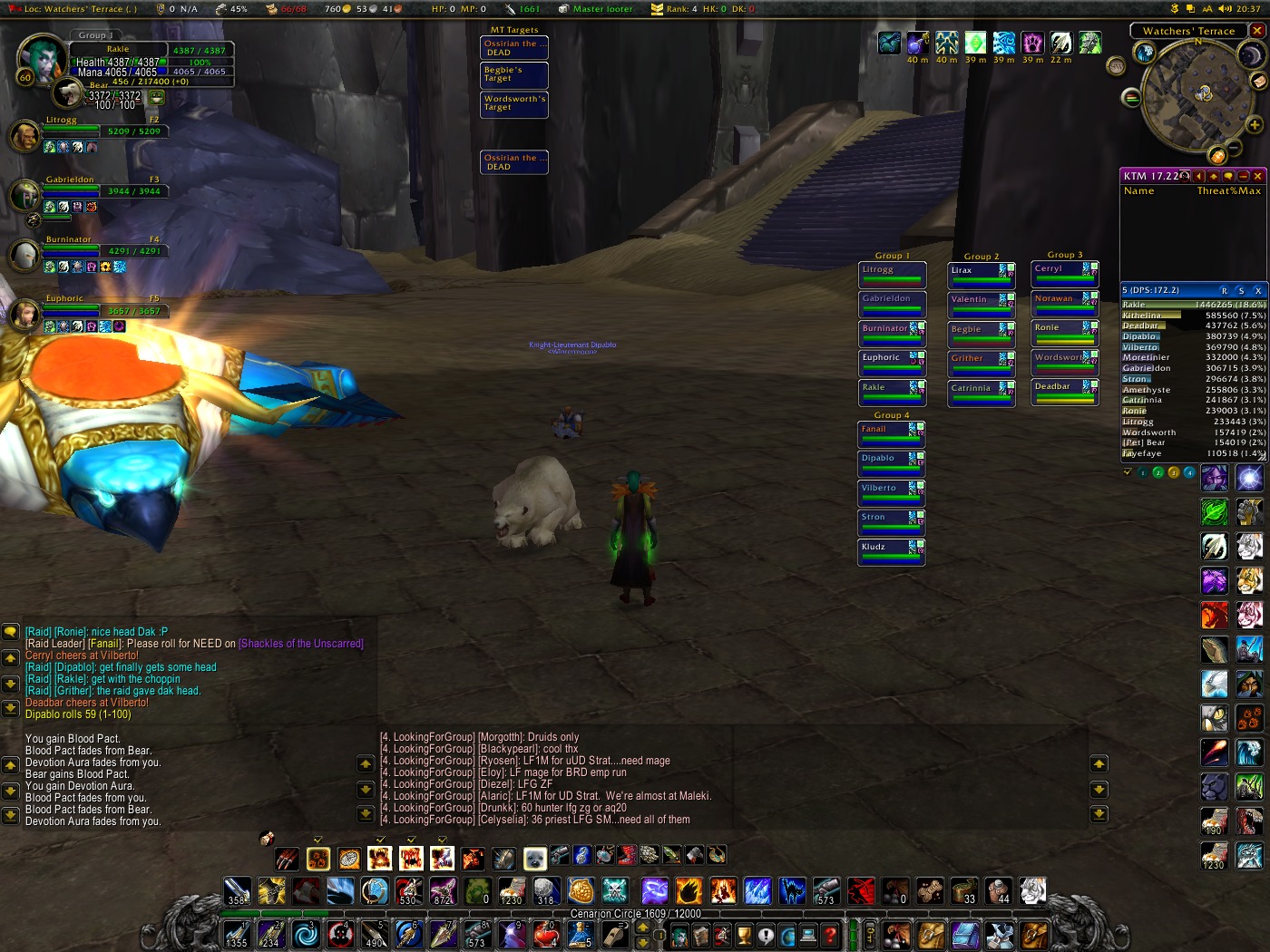The image size is (1270, 952).
Task: Click the Shackles of the Unscarred item link
Action: pyautogui.click(x=300, y=644)
